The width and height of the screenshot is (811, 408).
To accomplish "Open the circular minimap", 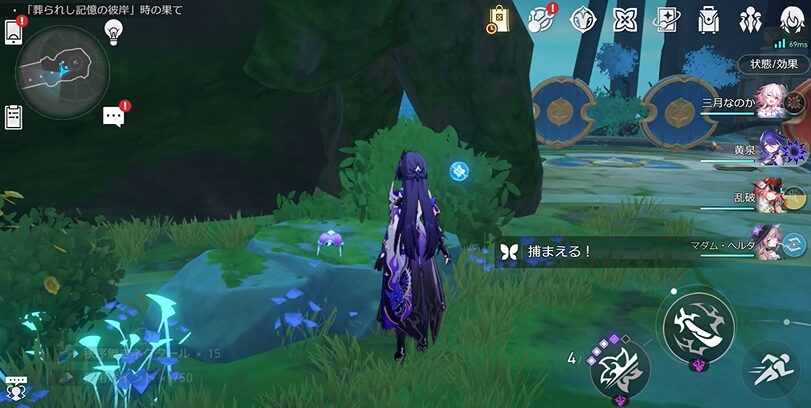I will point(61,68).
